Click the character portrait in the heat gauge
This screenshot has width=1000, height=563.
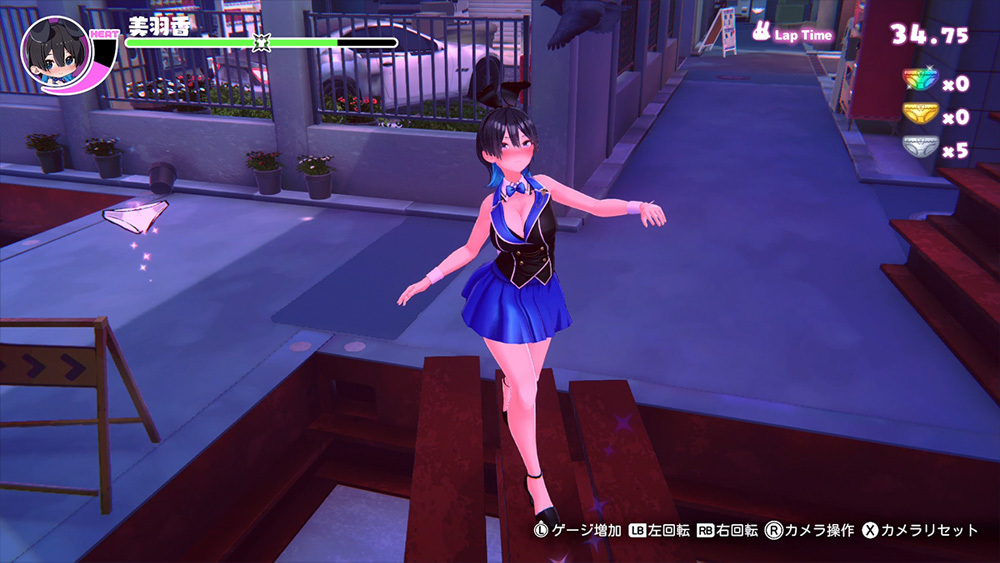point(54,52)
